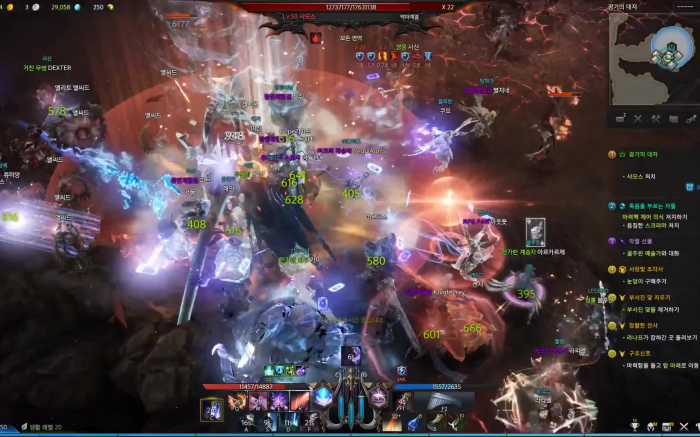Viewport: 700px width, 437px height.
Task: Click the mail envelope icon below the minimap
Action: pyautogui.click(x=619, y=119)
